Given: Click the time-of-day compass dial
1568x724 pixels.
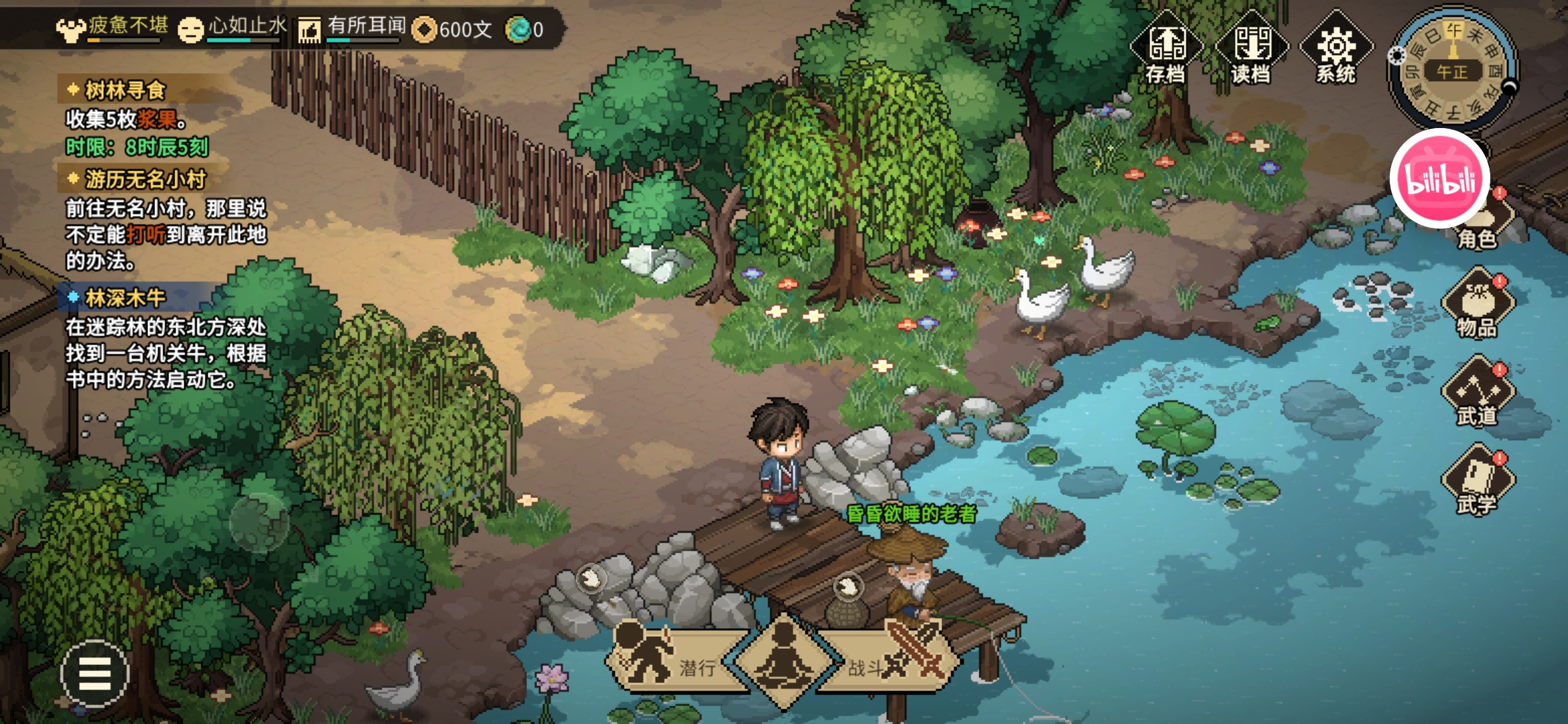Looking at the screenshot, I should [1453, 70].
